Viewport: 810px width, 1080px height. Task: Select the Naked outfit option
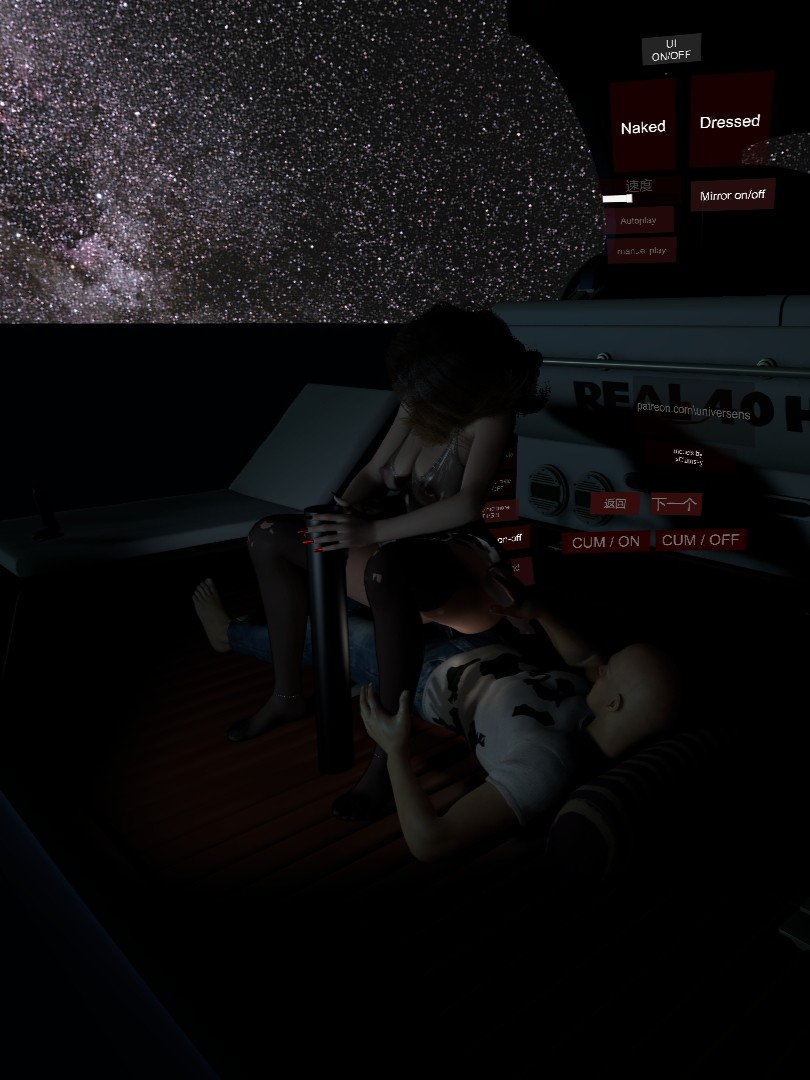pyautogui.click(x=643, y=127)
